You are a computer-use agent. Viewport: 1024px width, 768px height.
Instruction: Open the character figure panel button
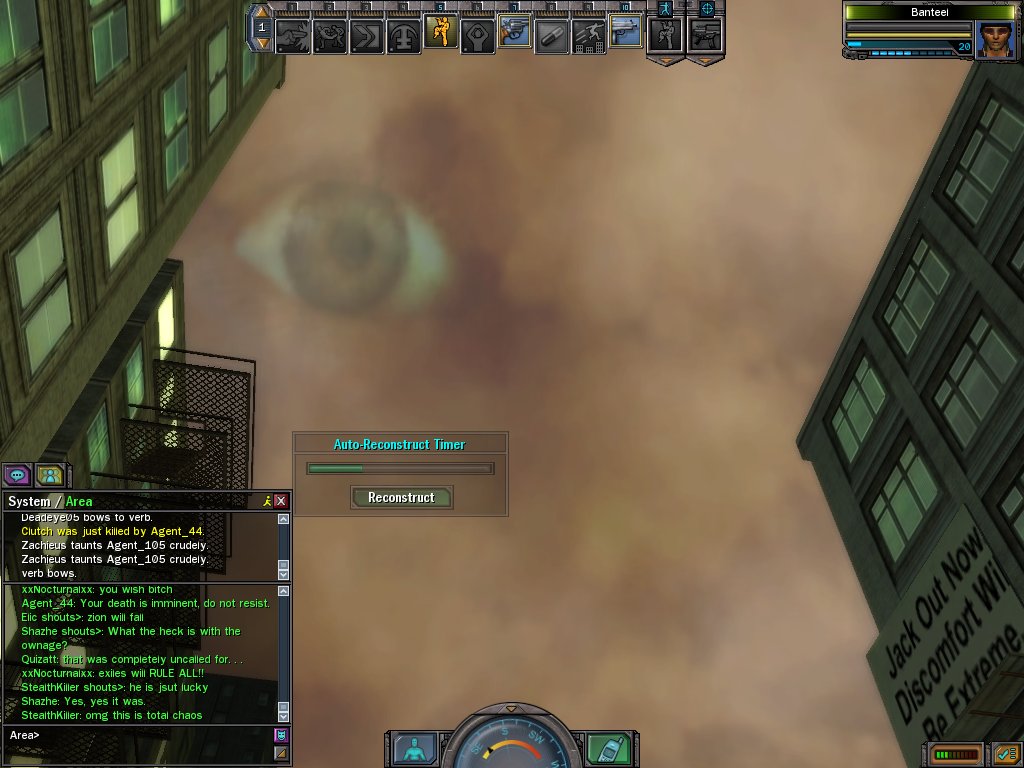414,749
